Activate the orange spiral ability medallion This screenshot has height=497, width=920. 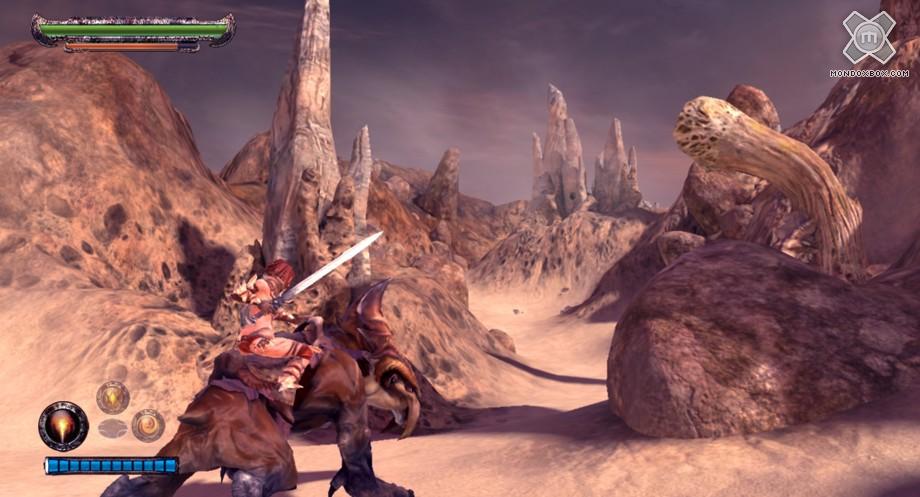pyautogui.click(x=148, y=425)
